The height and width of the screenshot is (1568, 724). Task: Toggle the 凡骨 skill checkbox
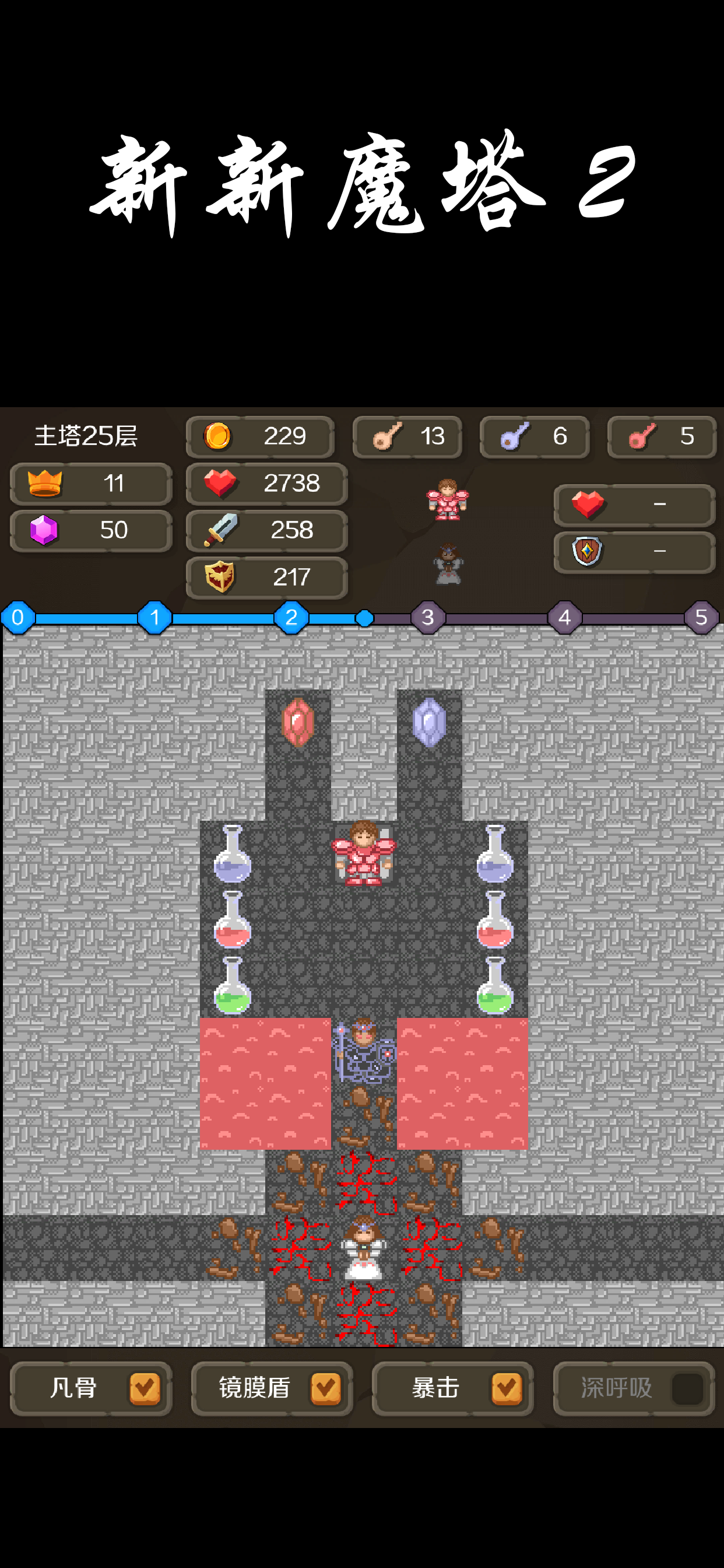tap(144, 1388)
